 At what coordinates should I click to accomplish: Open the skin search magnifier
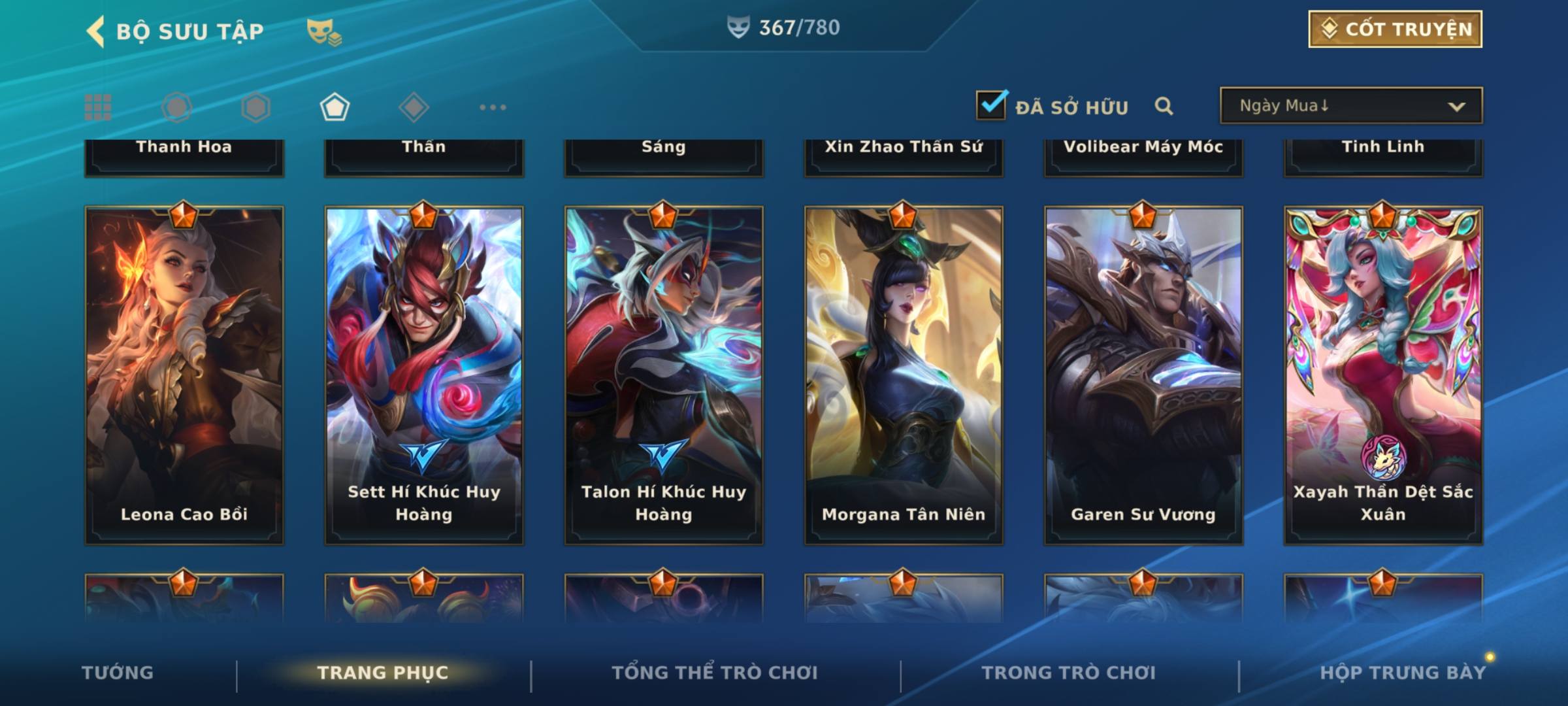(1164, 106)
